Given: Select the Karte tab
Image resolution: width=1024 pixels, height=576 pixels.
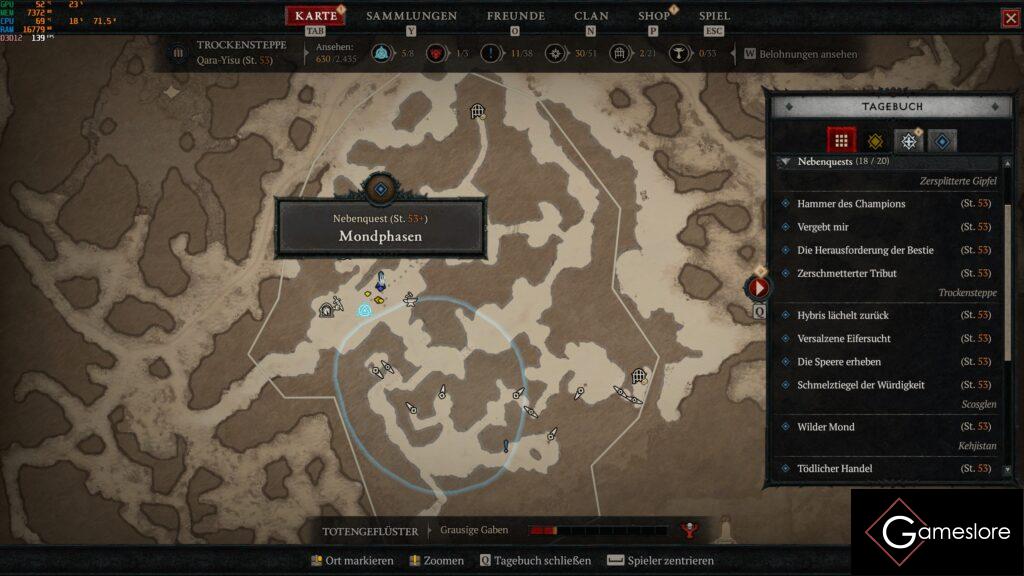Looking at the screenshot, I should tap(316, 16).
